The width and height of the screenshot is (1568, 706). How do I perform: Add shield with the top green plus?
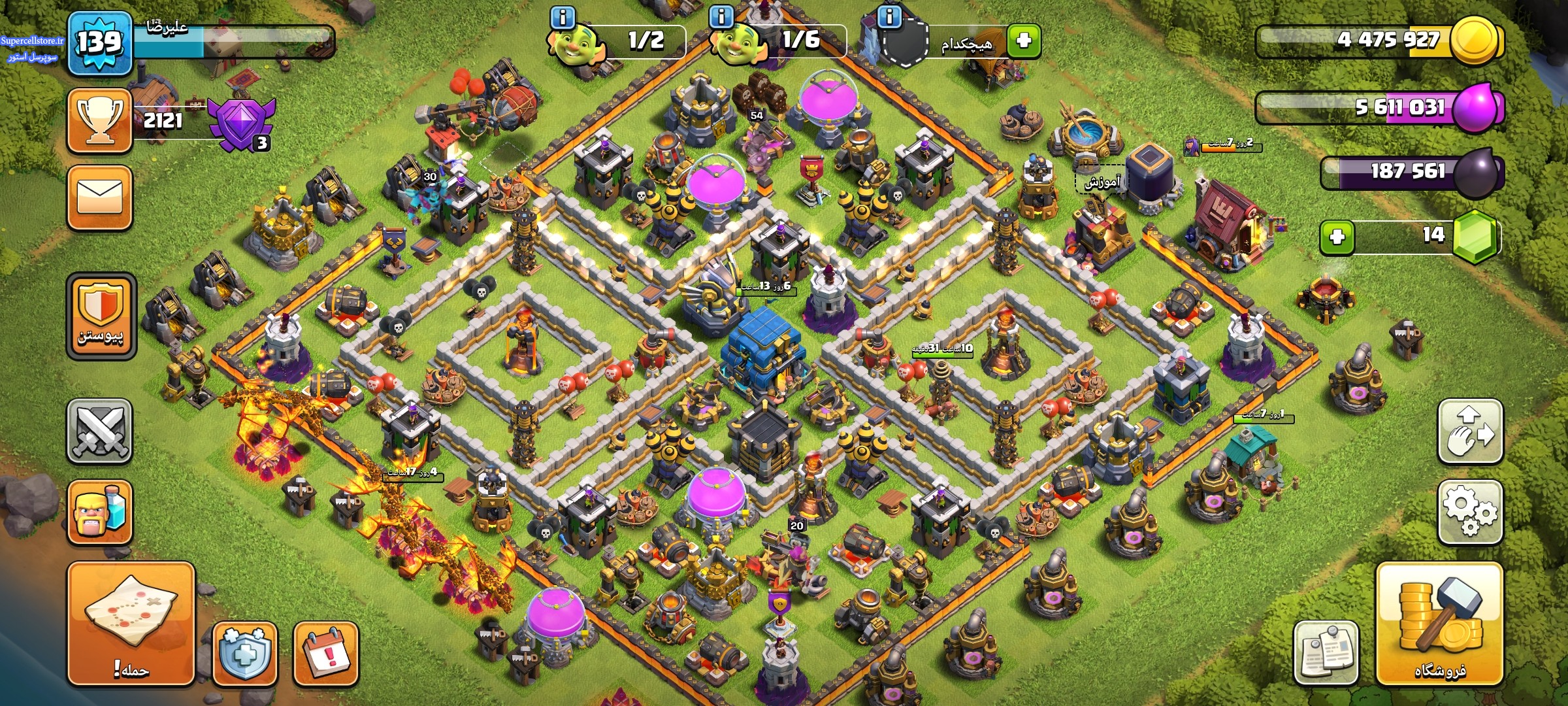tap(1023, 41)
